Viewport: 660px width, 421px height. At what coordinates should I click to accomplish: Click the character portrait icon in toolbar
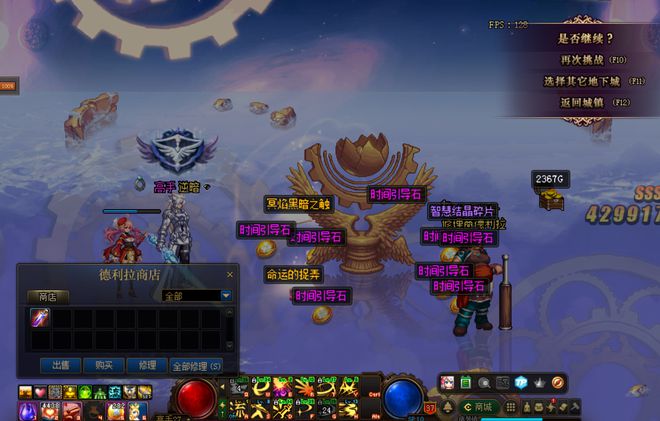pyautogui.click(x=447, y=382)
